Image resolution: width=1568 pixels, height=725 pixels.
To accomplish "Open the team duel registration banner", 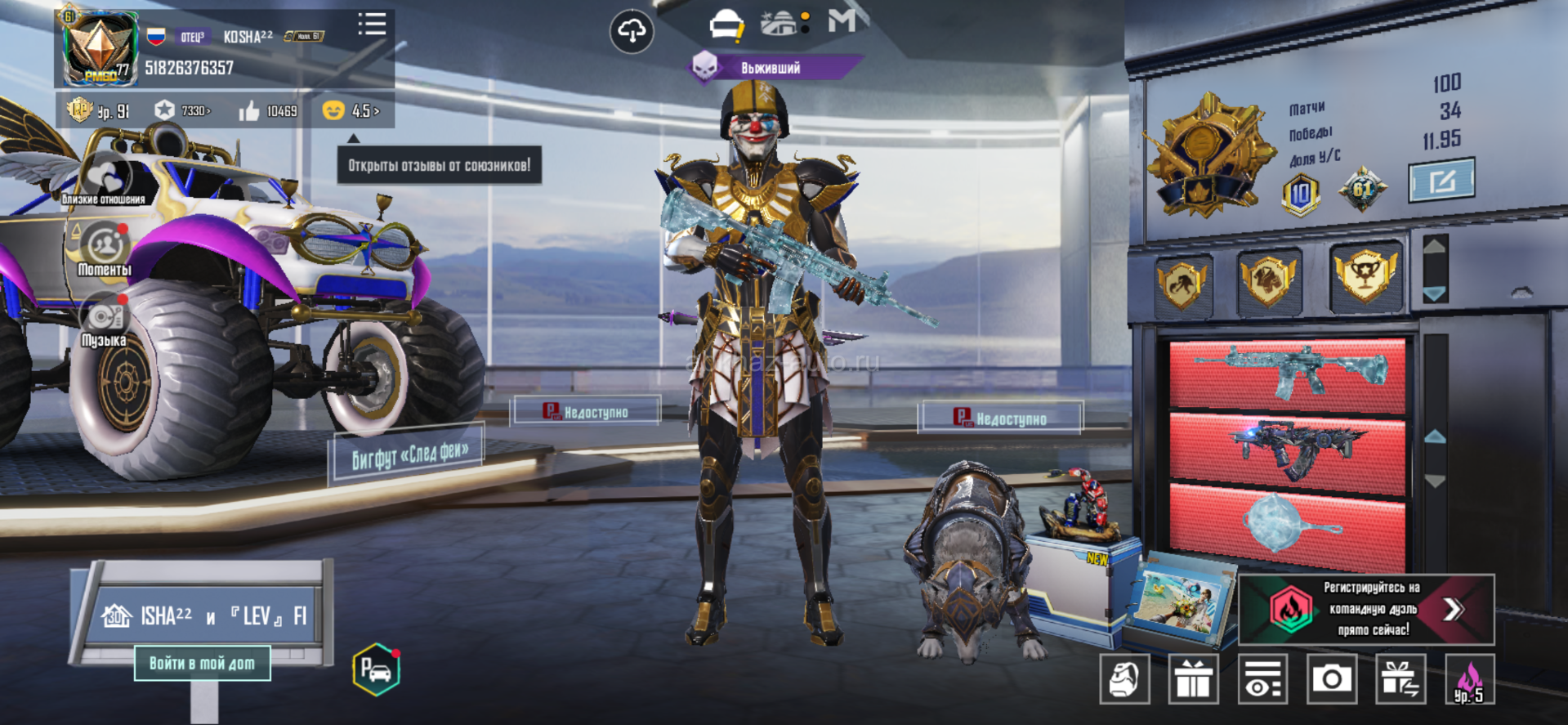I will tap(1367, 609).
